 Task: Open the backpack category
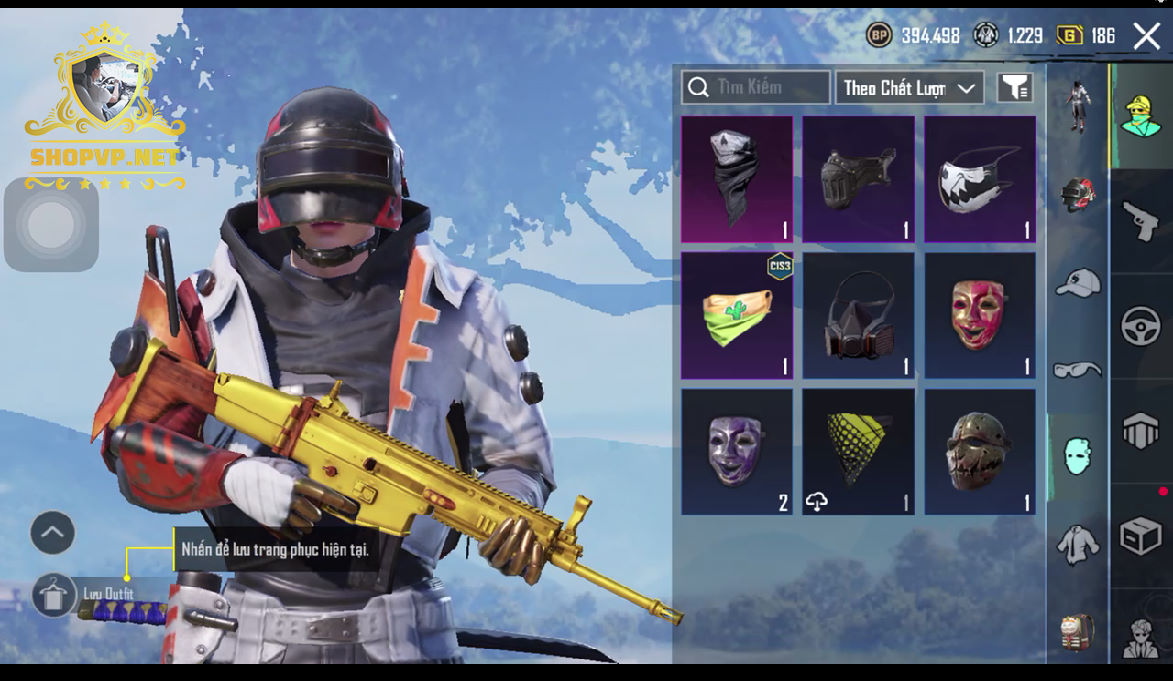(1077, 632)
